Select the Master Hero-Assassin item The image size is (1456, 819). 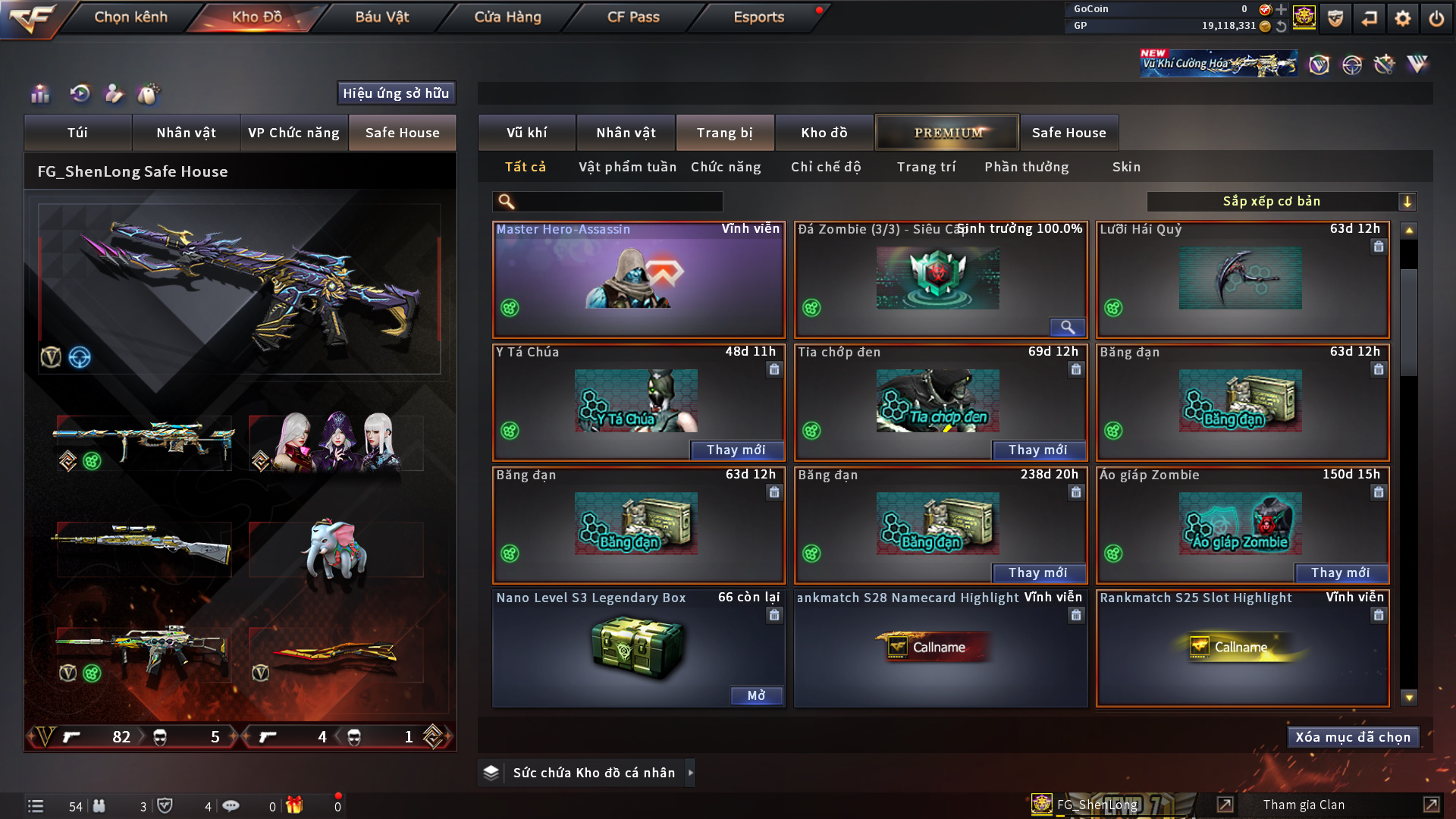(639, 281)
